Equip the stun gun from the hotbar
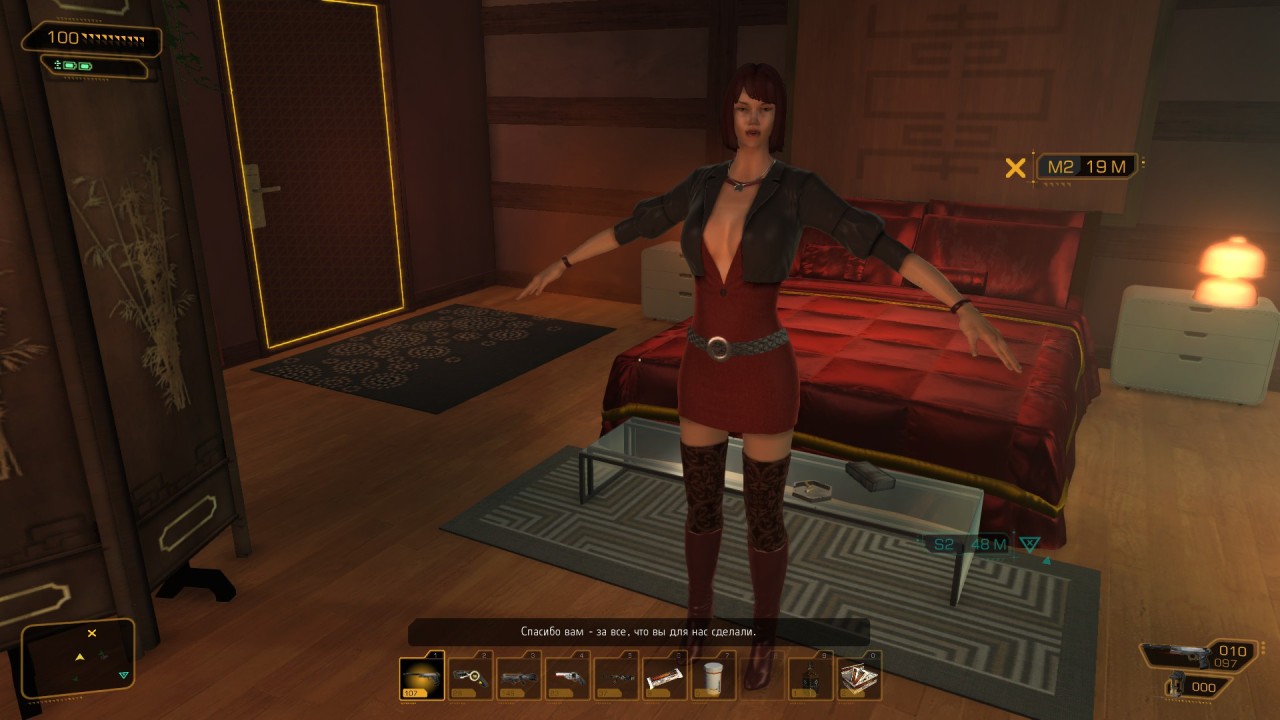 (470, 678)
